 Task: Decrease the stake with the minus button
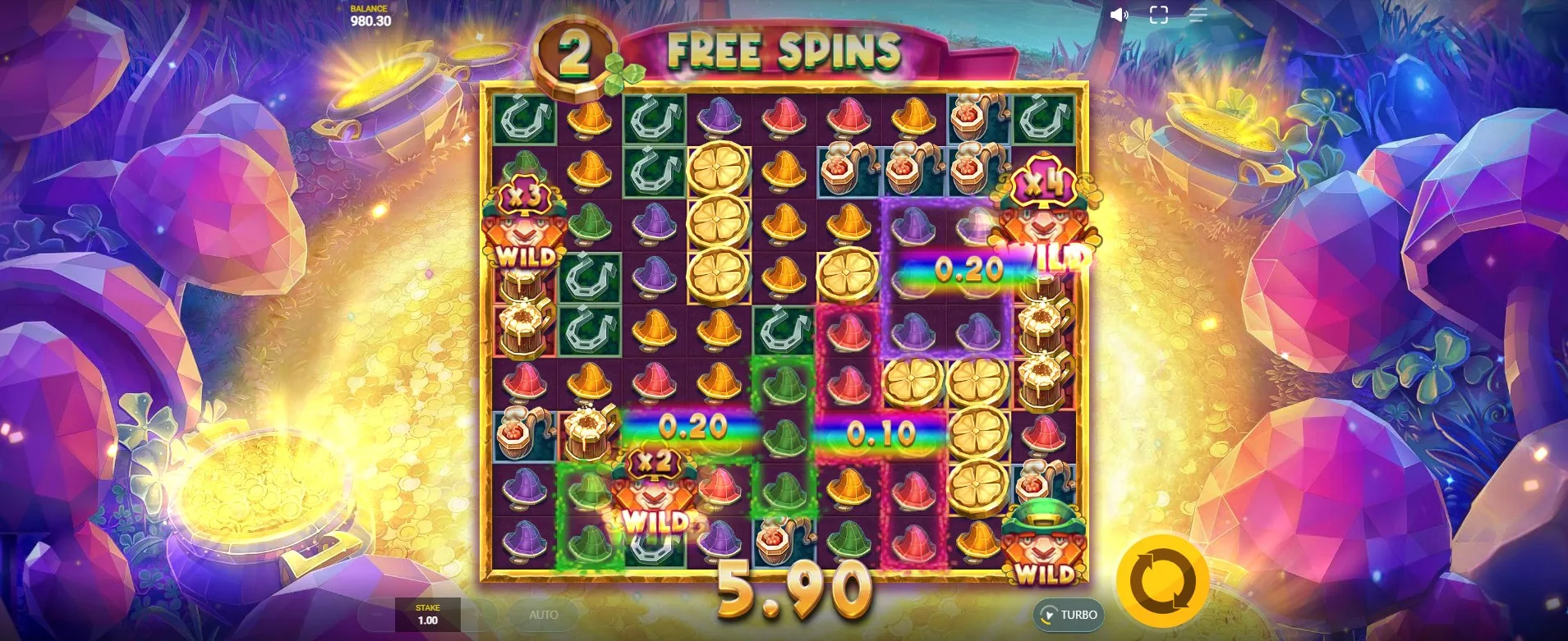click(x=376, y=615)
